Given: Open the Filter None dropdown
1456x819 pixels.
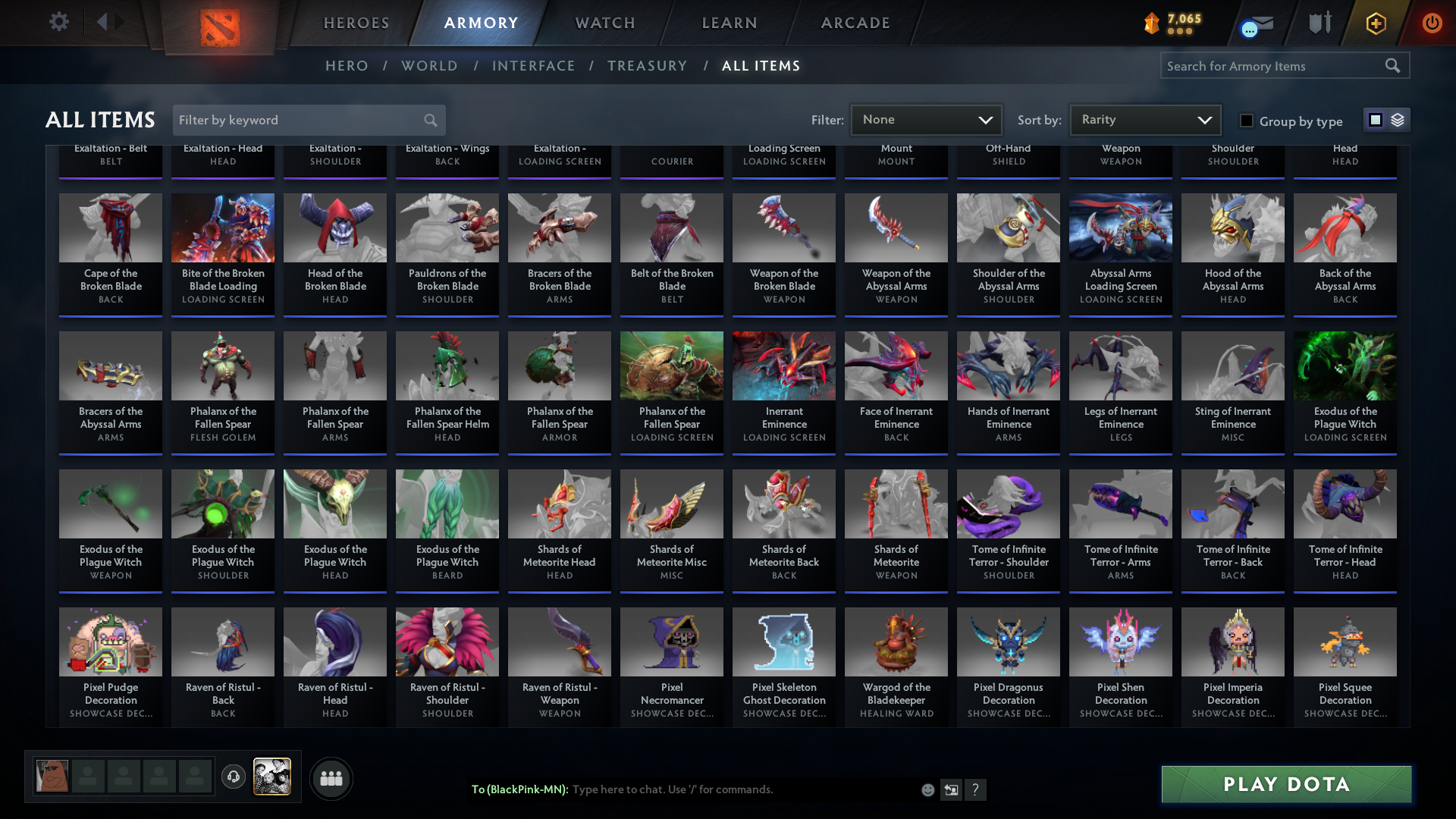Looking at the screenshot, I should pos(926,119).
